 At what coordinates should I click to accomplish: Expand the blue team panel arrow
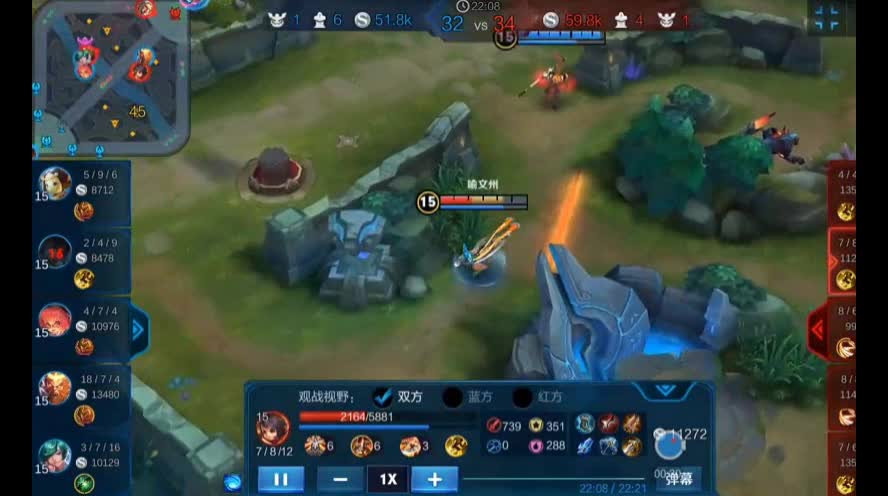[139, 327]
